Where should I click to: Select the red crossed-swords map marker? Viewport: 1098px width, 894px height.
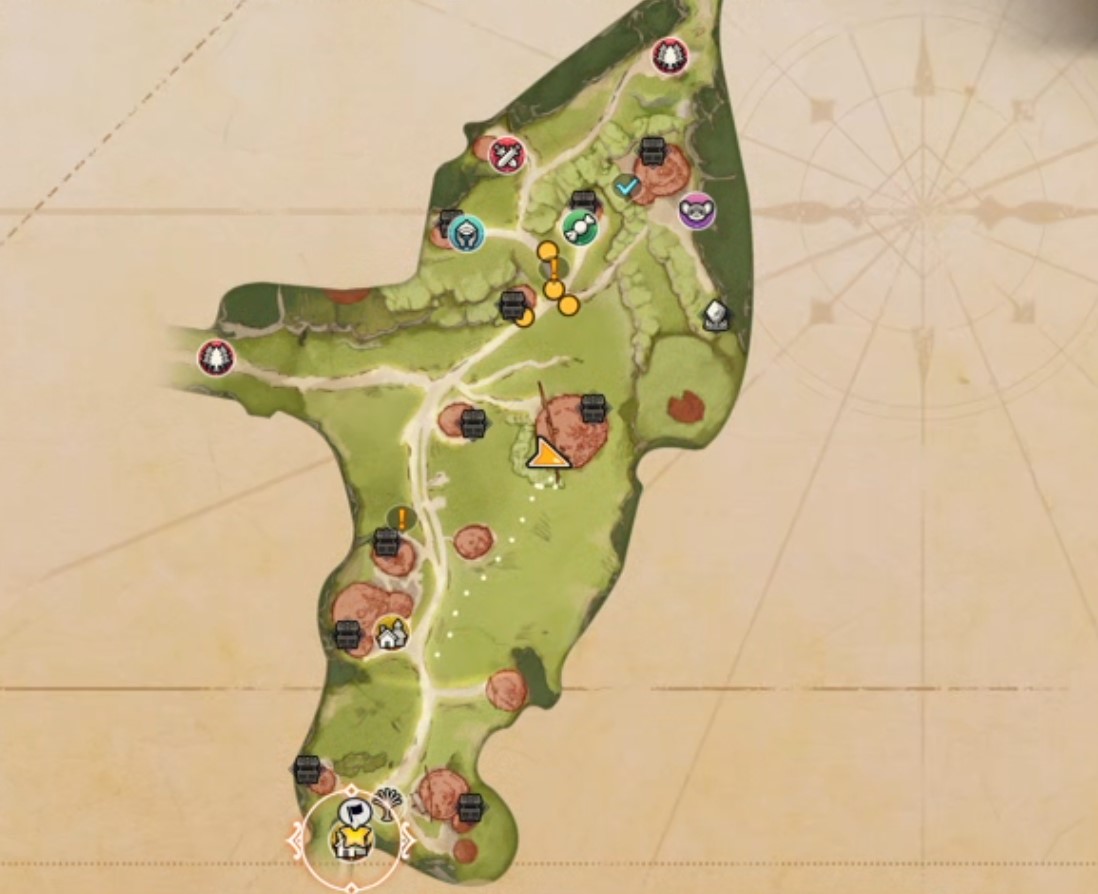[507, 155]
